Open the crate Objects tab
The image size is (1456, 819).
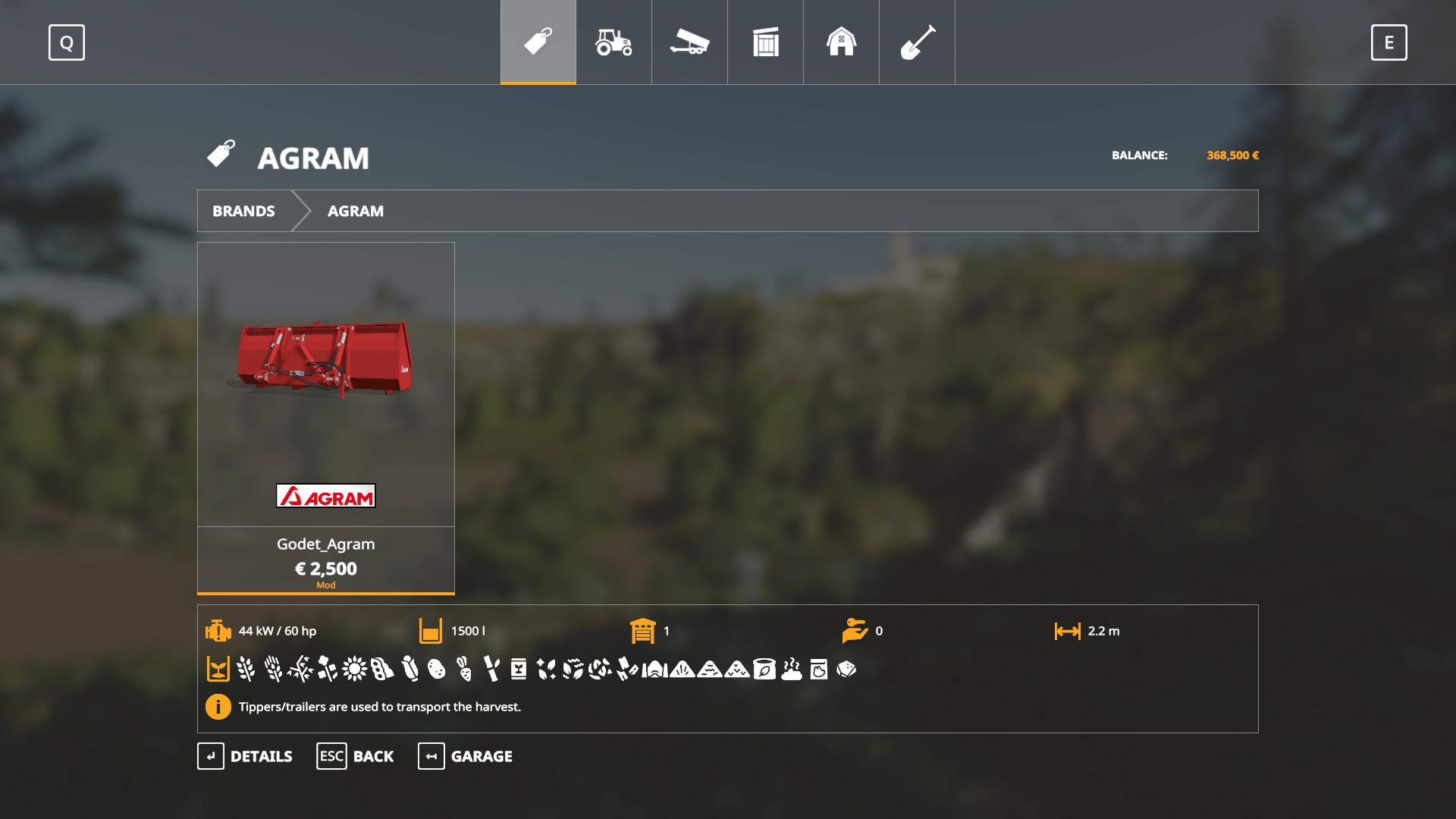point(765,42)
